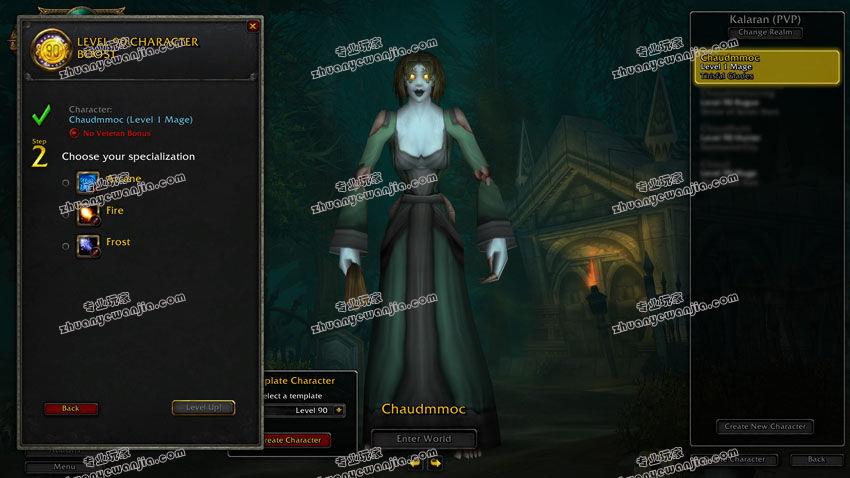Viewport: 850px width, 478px height.
Task: Pick the Frost specialization radio button
Action: pyautogui.click(x=66, y=245)
